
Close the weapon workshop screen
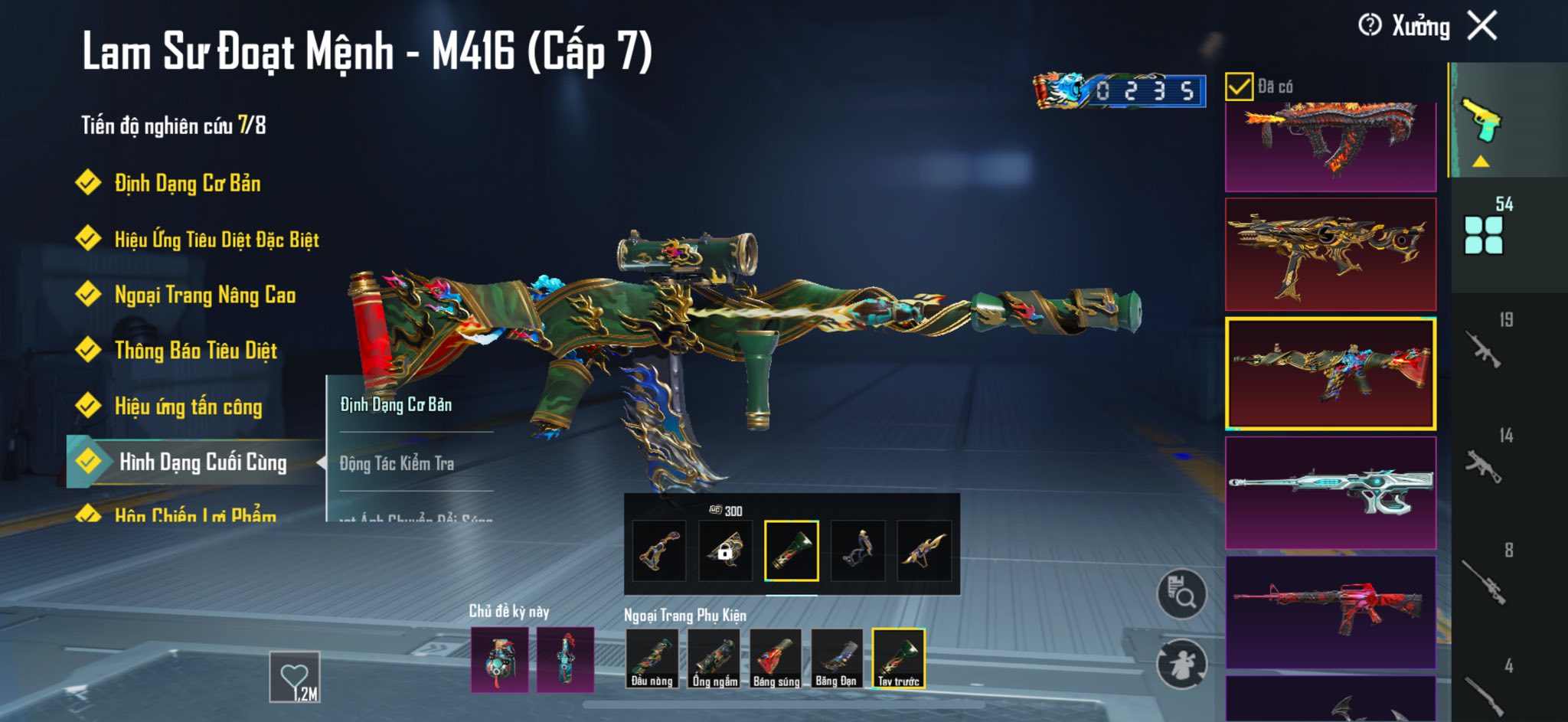pyautogui.click(x=1482, y=26)
